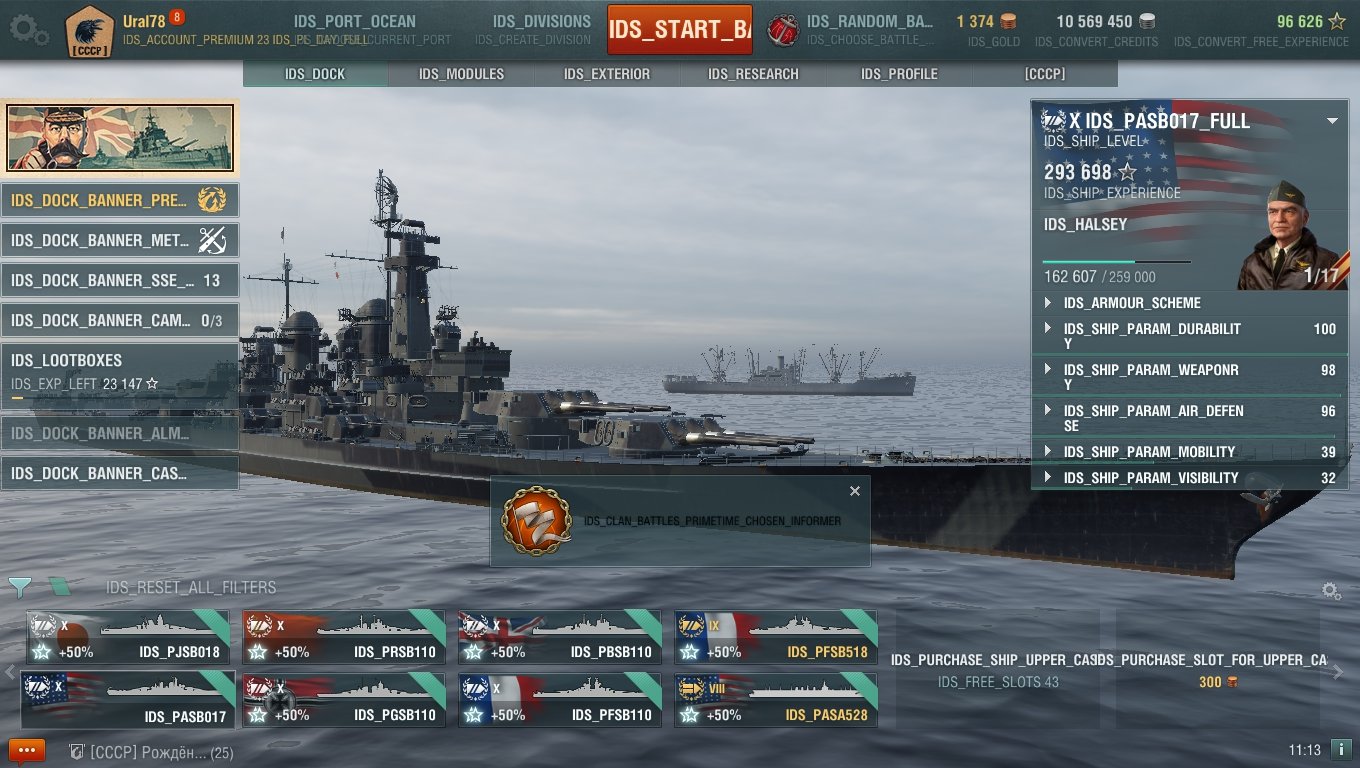1360x768 pixels.
Task: Choose ship IDS_PFSB518 from carousel
Action: pyautogui.click(x=776, y=637)
